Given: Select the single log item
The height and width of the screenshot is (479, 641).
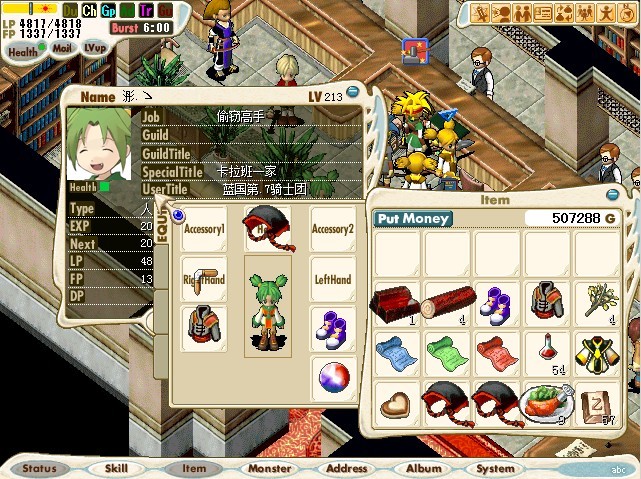Looking at the screenshot, I should (447, 302).
